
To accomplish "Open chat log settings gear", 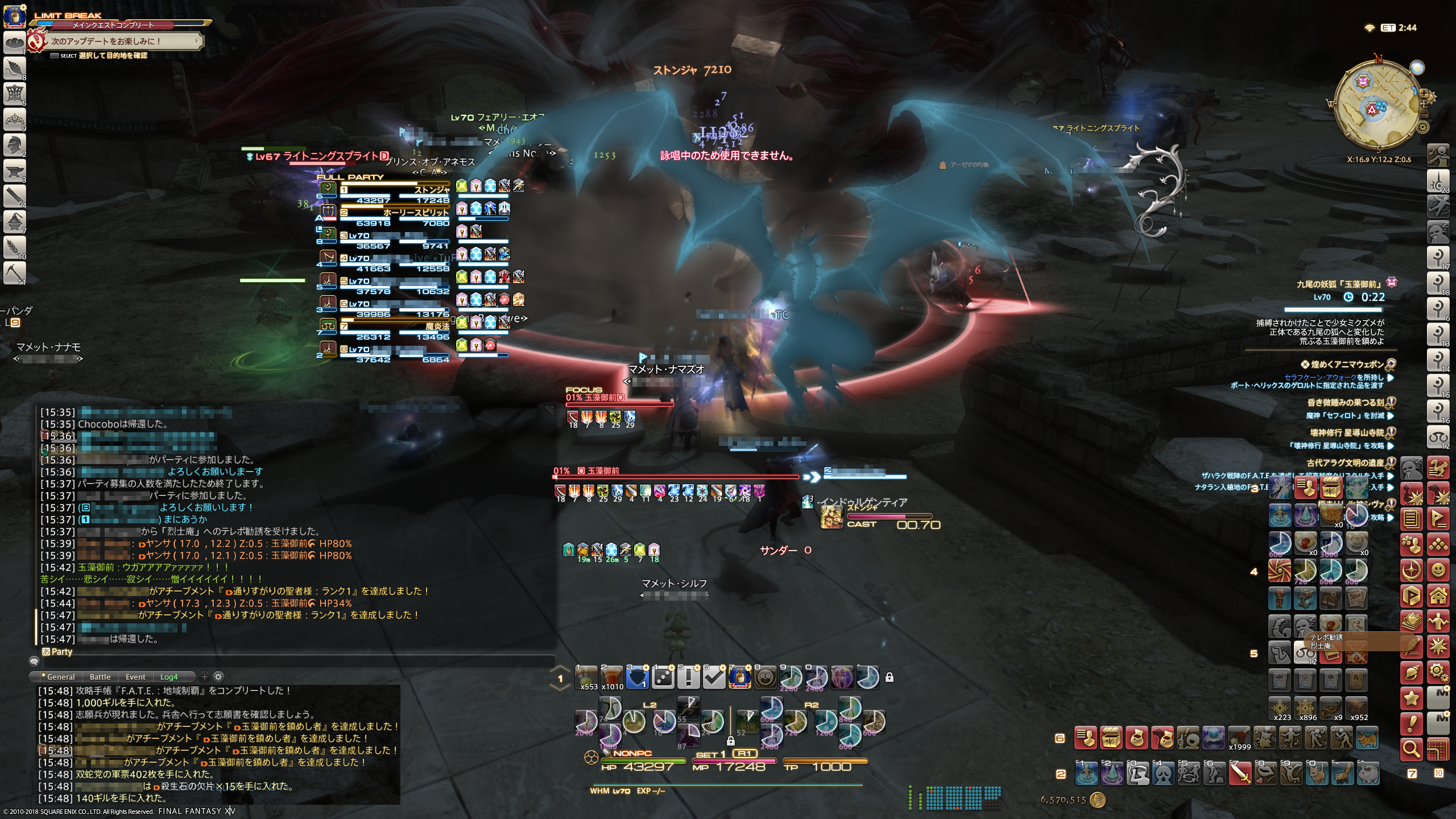I will [218, 677].
